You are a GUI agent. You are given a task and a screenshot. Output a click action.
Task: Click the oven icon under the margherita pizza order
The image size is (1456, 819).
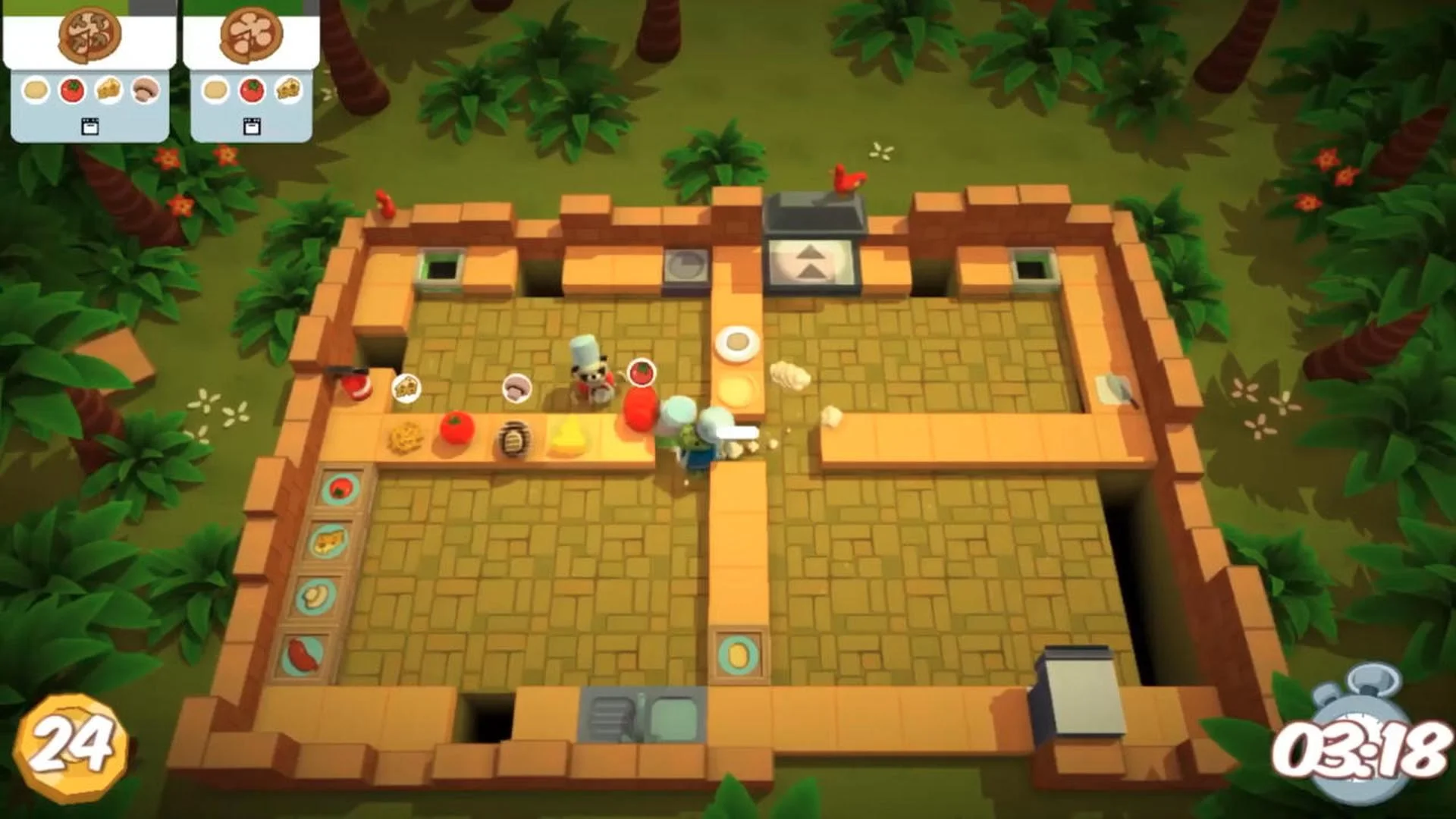point(251,127)
